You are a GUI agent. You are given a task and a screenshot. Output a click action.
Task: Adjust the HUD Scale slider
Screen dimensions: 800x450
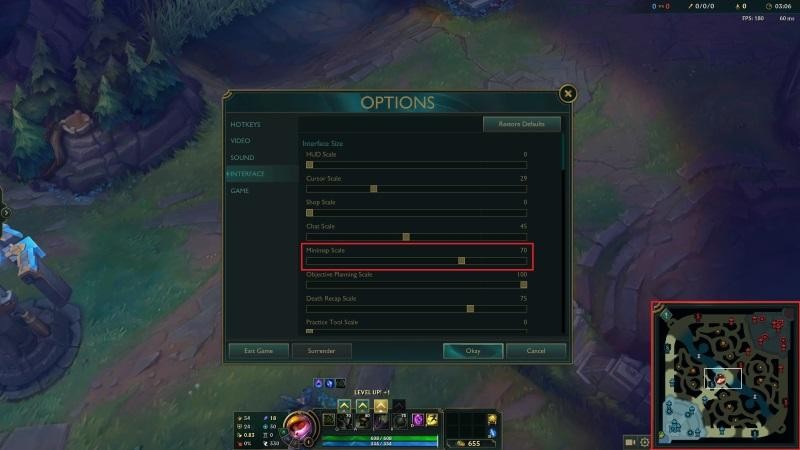(310, 164)
